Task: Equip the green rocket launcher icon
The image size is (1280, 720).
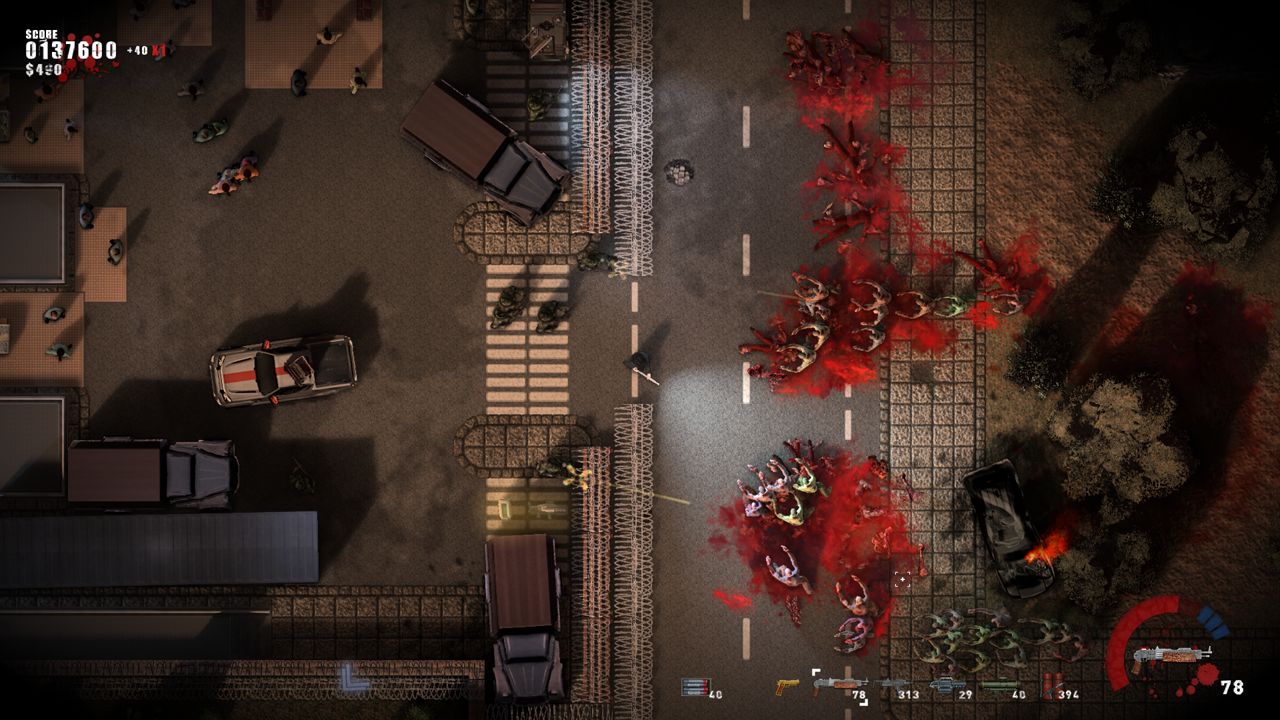Action: tap(997, 684)
